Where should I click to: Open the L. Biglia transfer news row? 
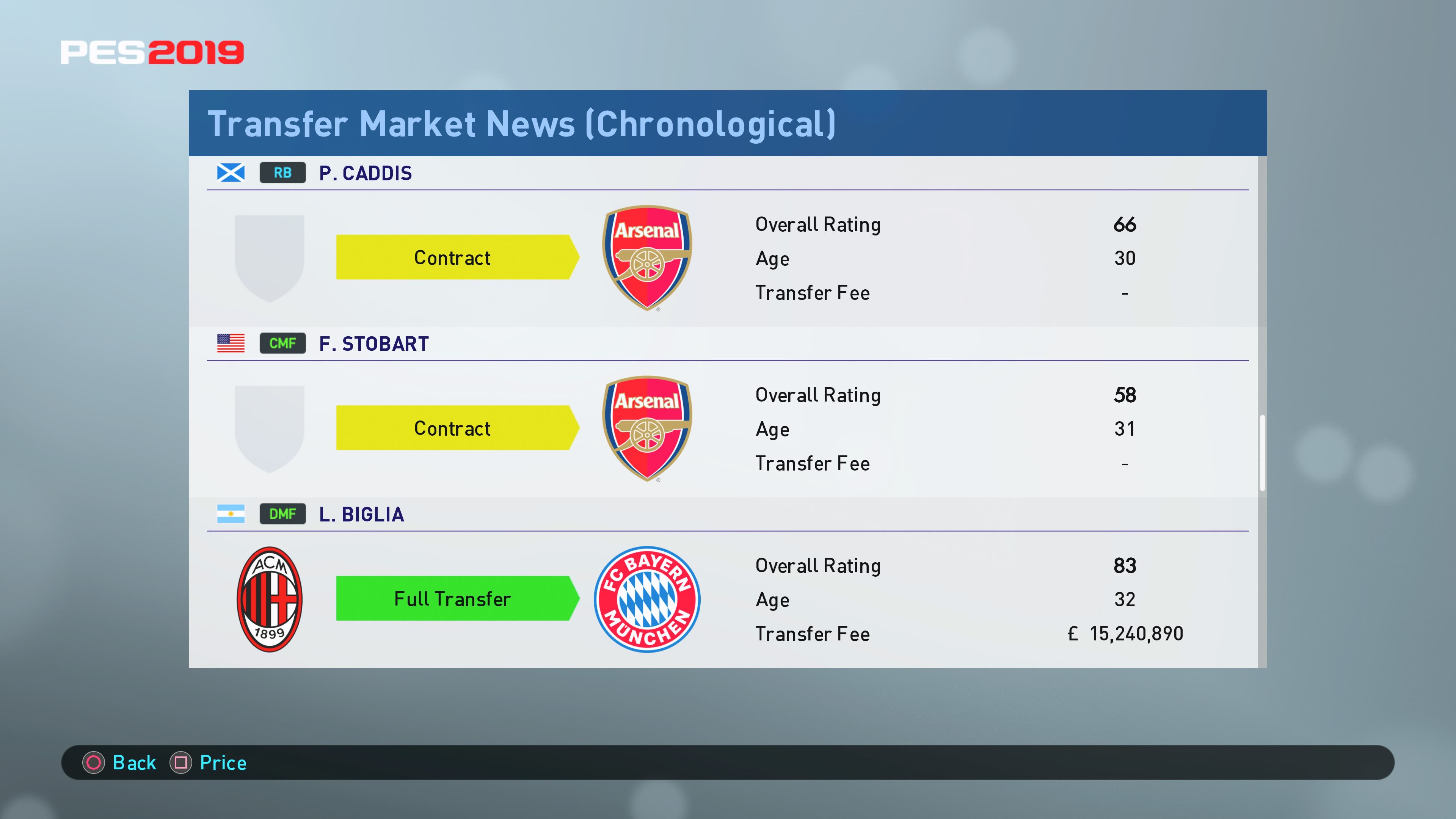click(361, 515)
